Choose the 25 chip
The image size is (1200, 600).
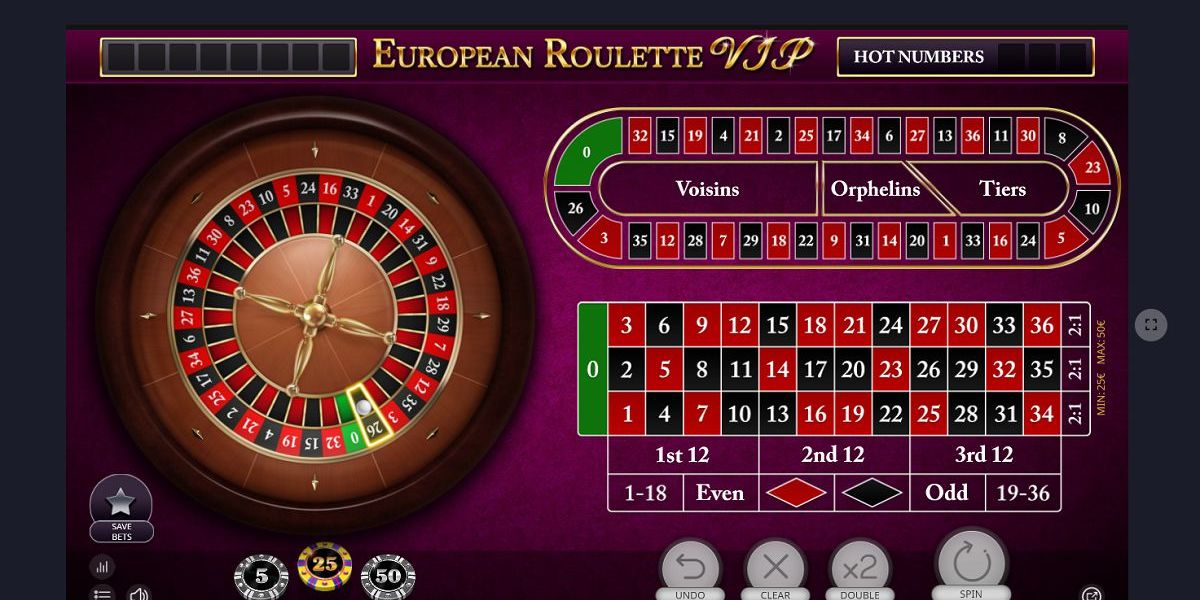coord(325,566)
